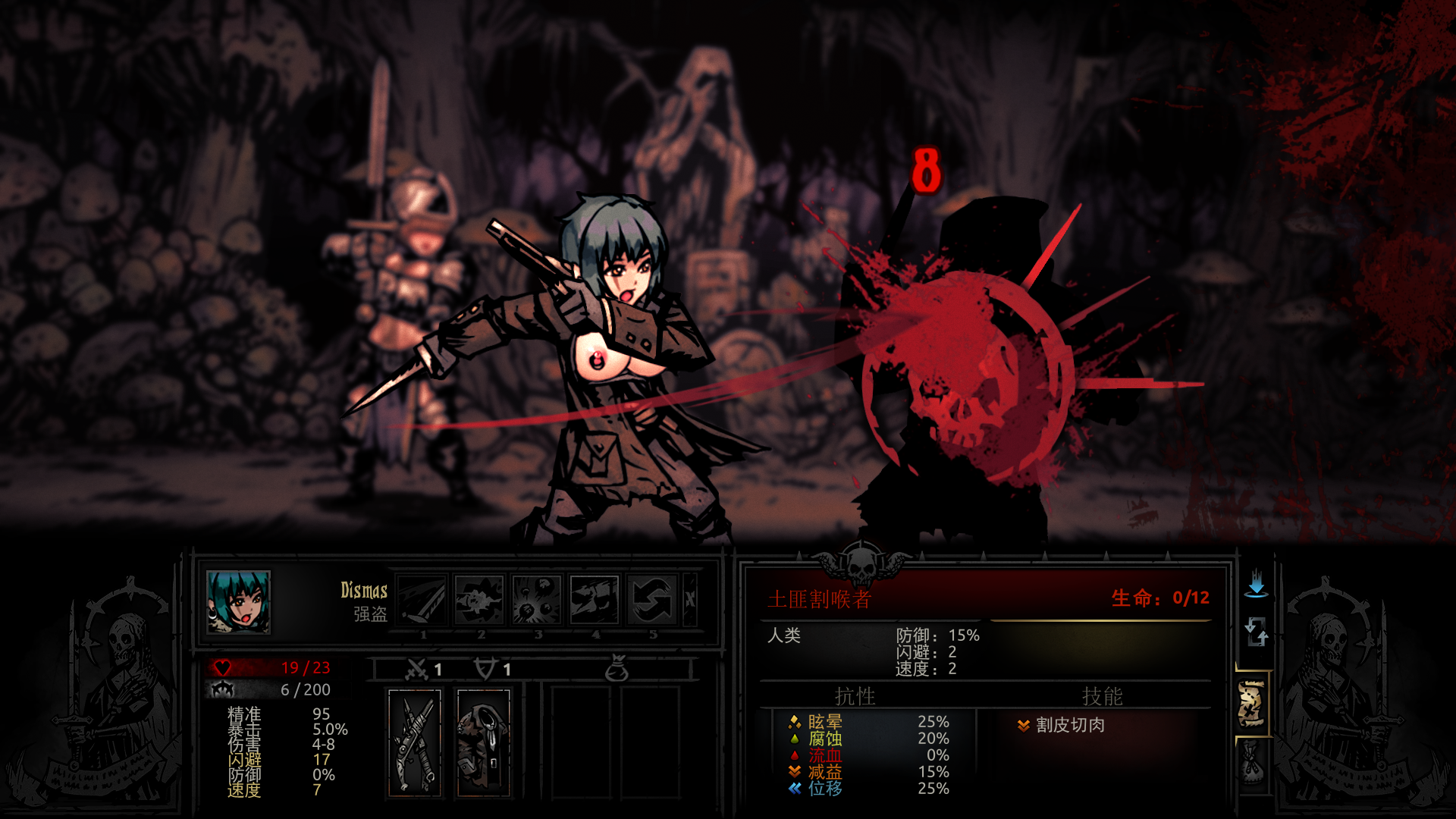1456x819 pixels.
Task: Inspect the equipped leather coat armor
Action: 483,743
